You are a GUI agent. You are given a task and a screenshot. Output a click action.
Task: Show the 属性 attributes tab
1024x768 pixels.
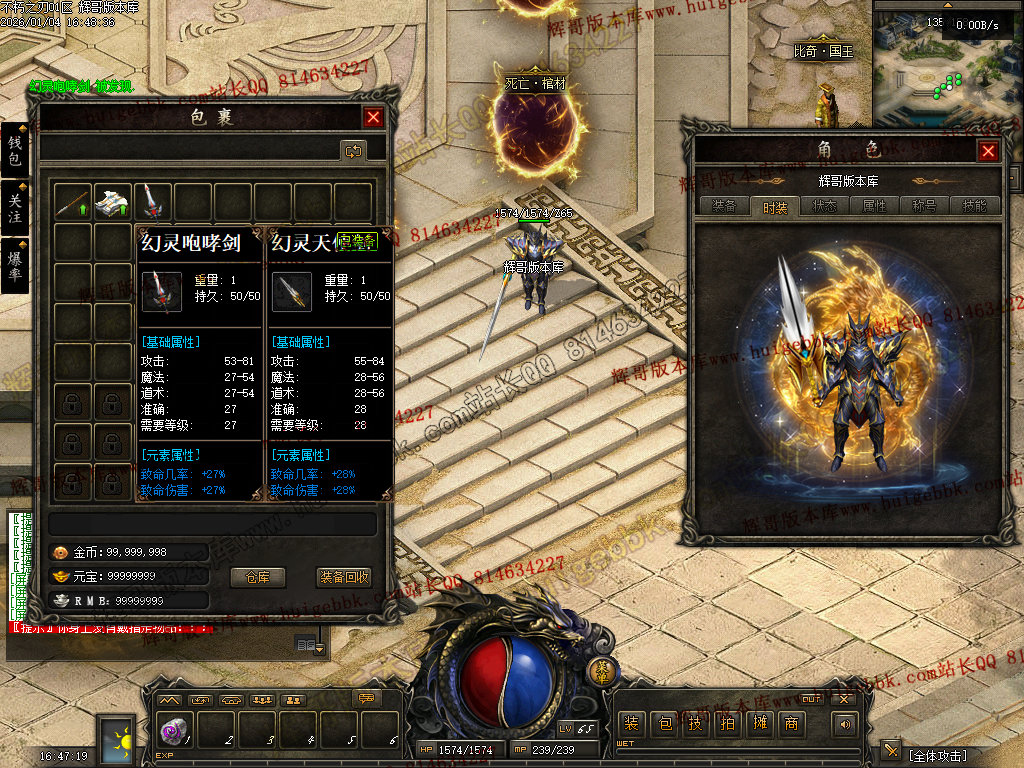(x=875, y=206)
